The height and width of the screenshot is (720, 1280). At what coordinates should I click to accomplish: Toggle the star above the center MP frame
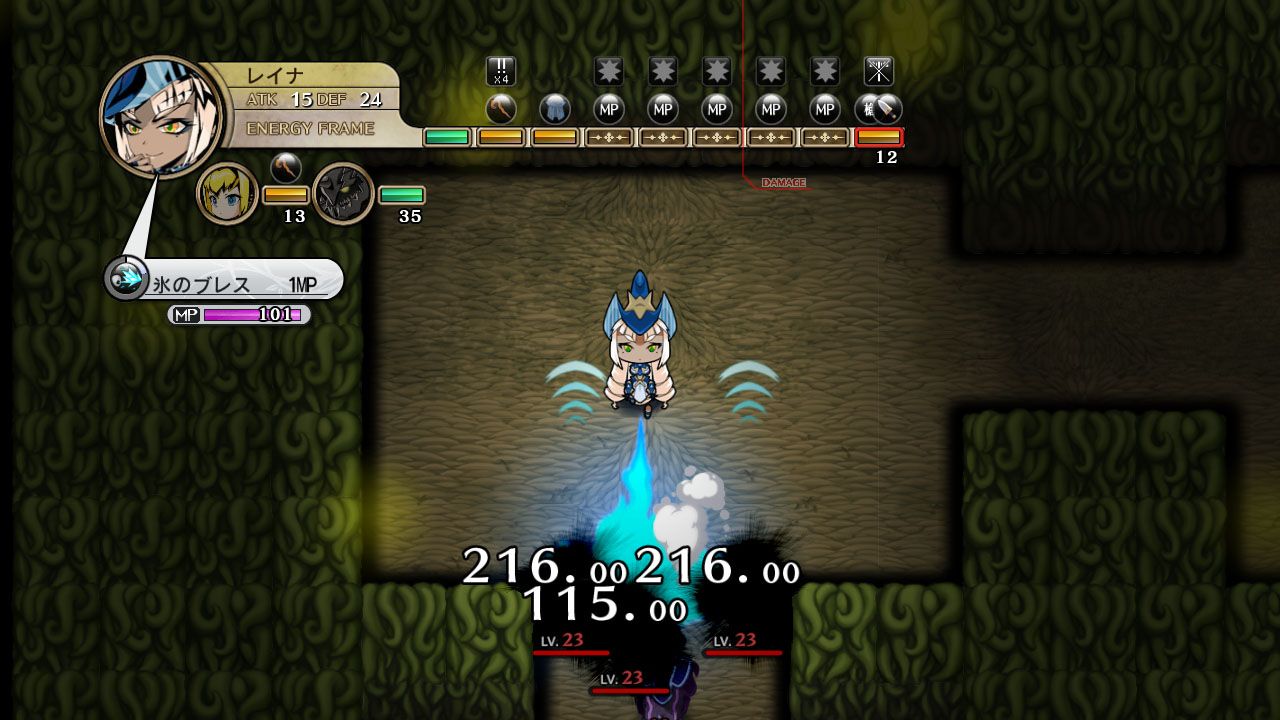coord(716,71)
